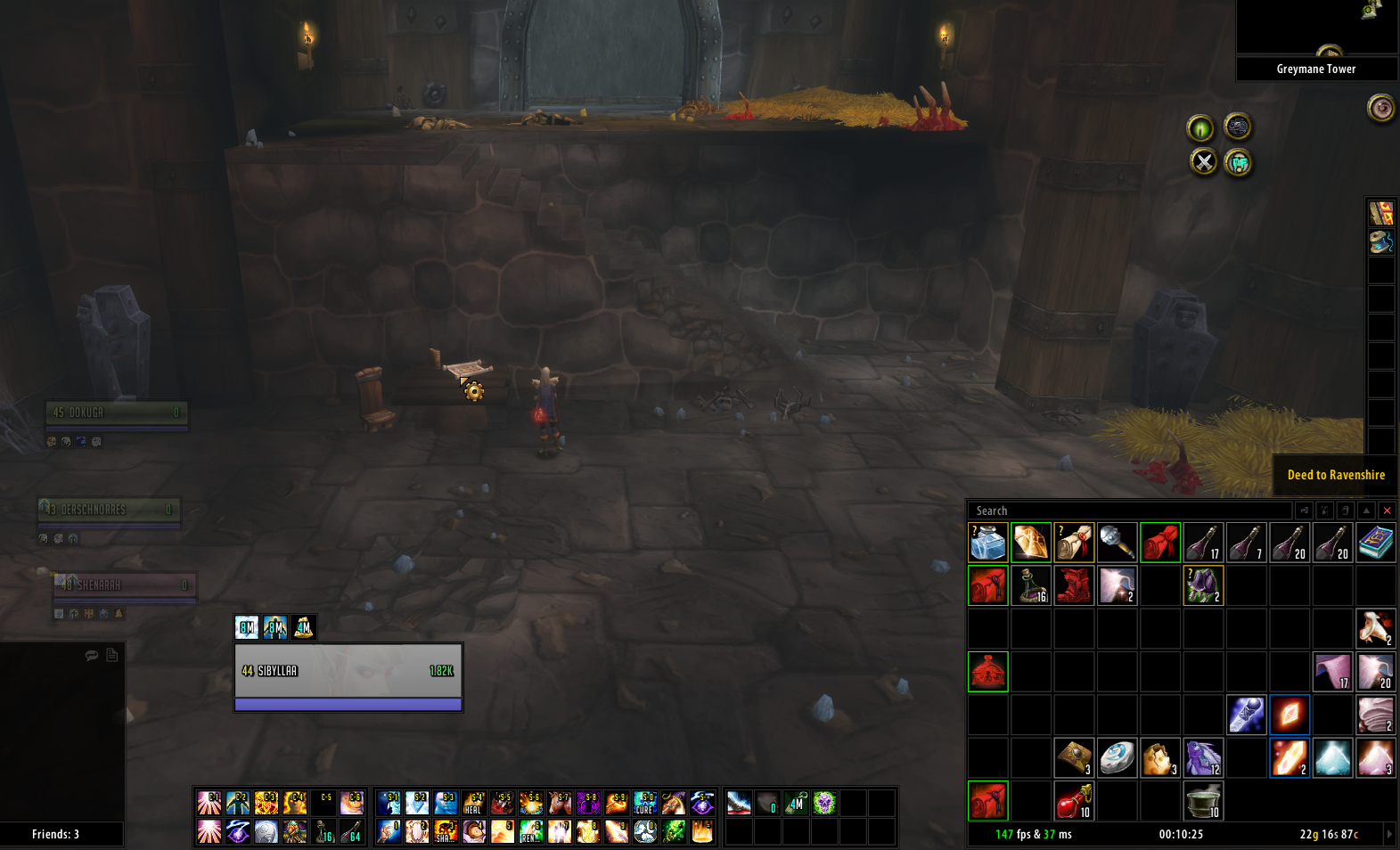The image size is (1400, 850).
Task: Select the Sibyllaa player unit frame
Action: tap(348, 671)
